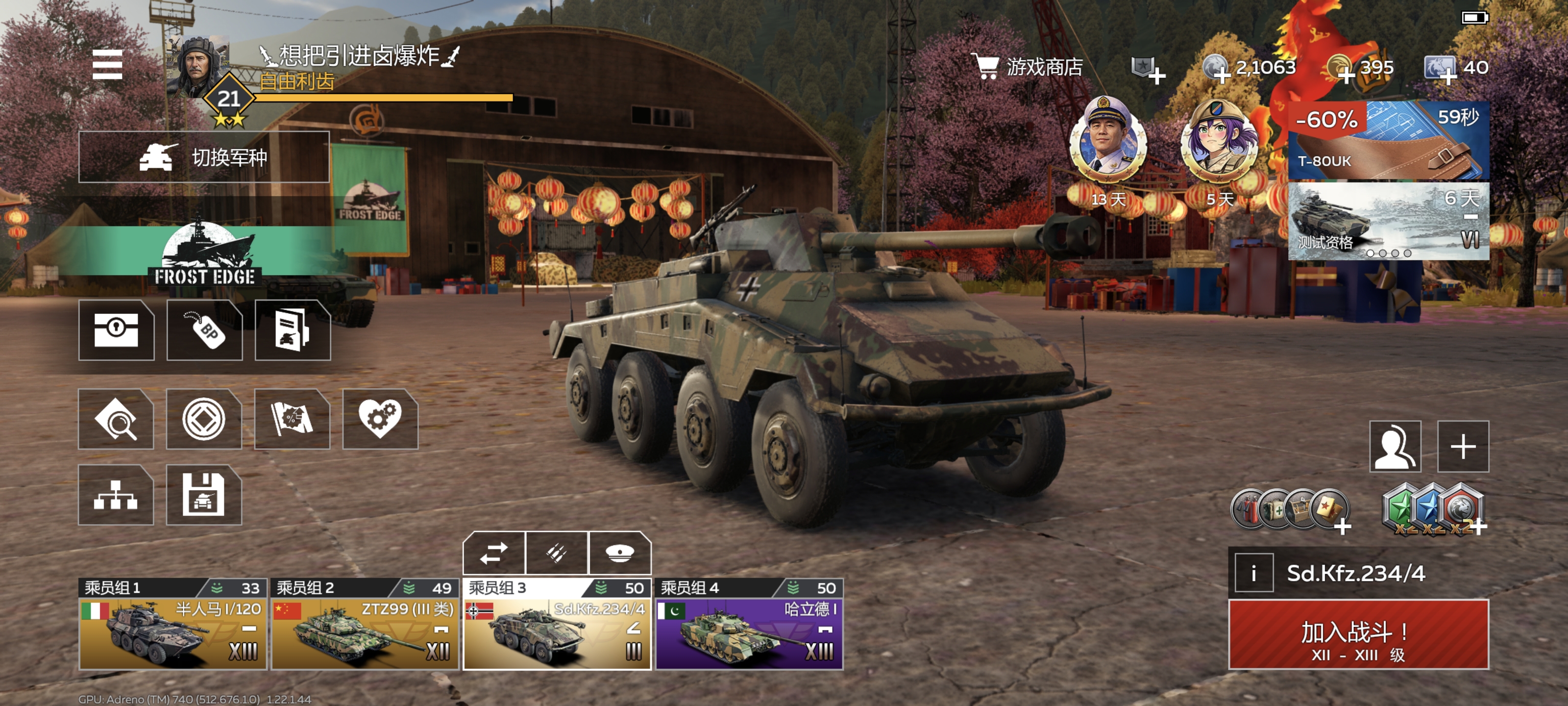Open the T-80UK -60% discount offer

pyautogui.click(x=1388, y=141)
